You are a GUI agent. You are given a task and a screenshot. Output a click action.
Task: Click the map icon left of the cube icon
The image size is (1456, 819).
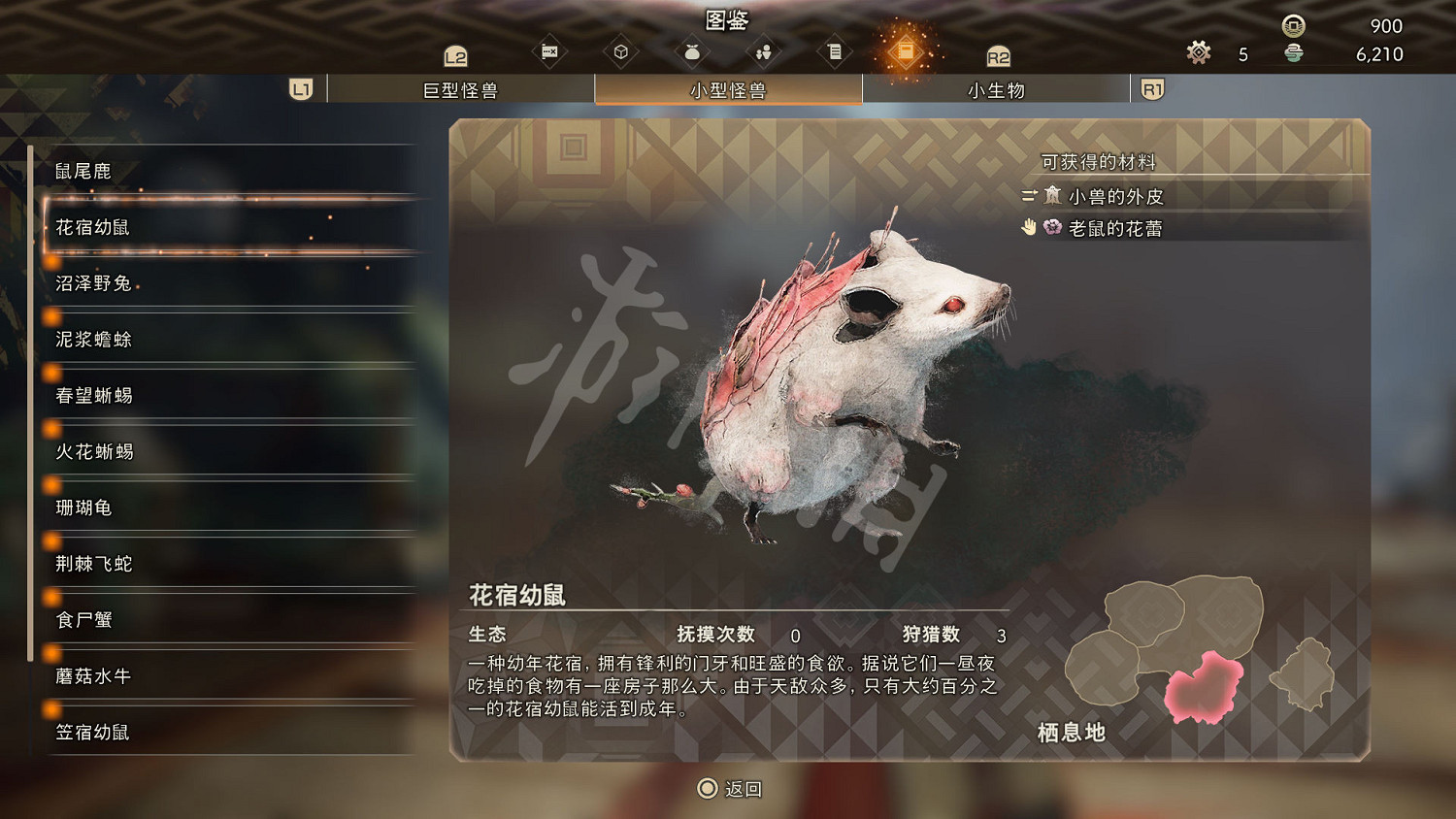click(549, 50)
